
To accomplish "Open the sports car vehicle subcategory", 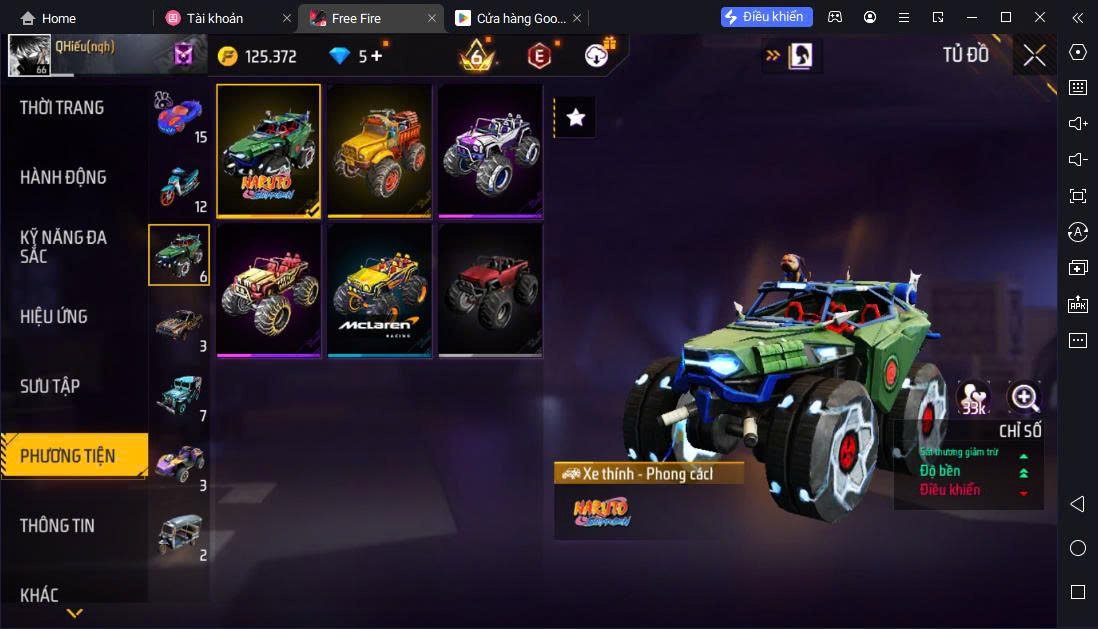I will click(180, 116).
